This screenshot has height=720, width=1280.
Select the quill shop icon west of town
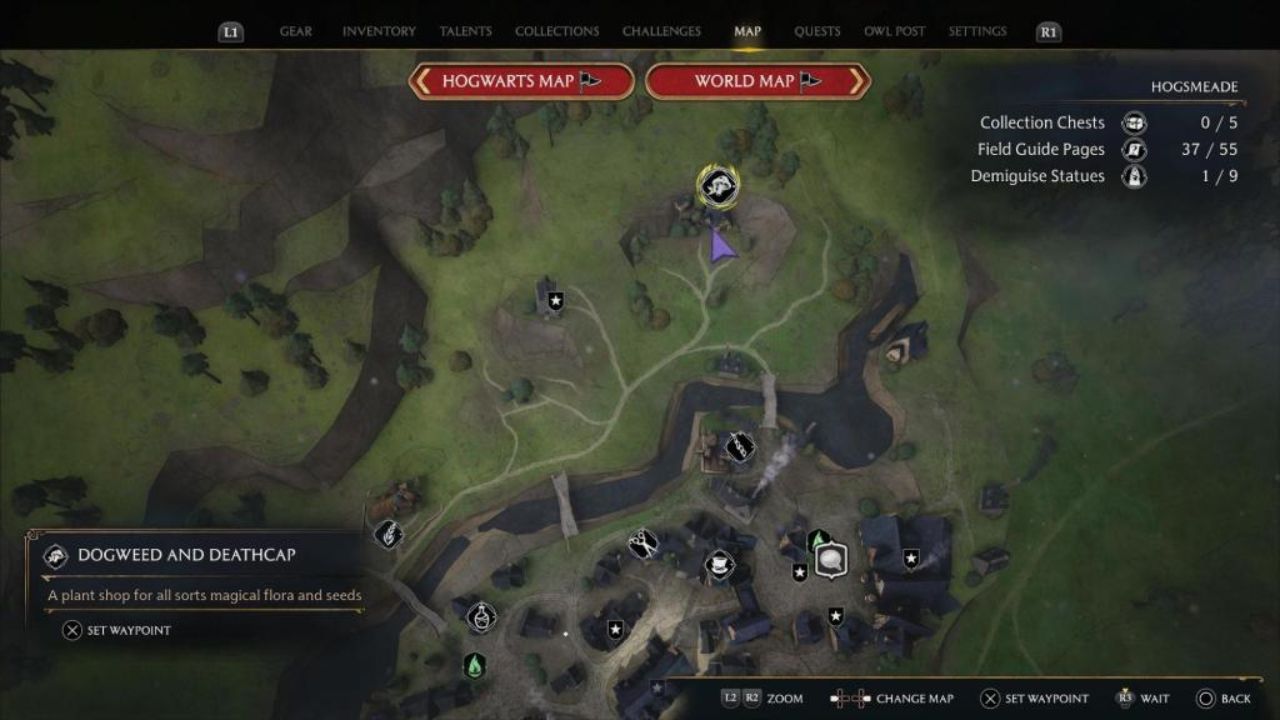coord(388,534)
